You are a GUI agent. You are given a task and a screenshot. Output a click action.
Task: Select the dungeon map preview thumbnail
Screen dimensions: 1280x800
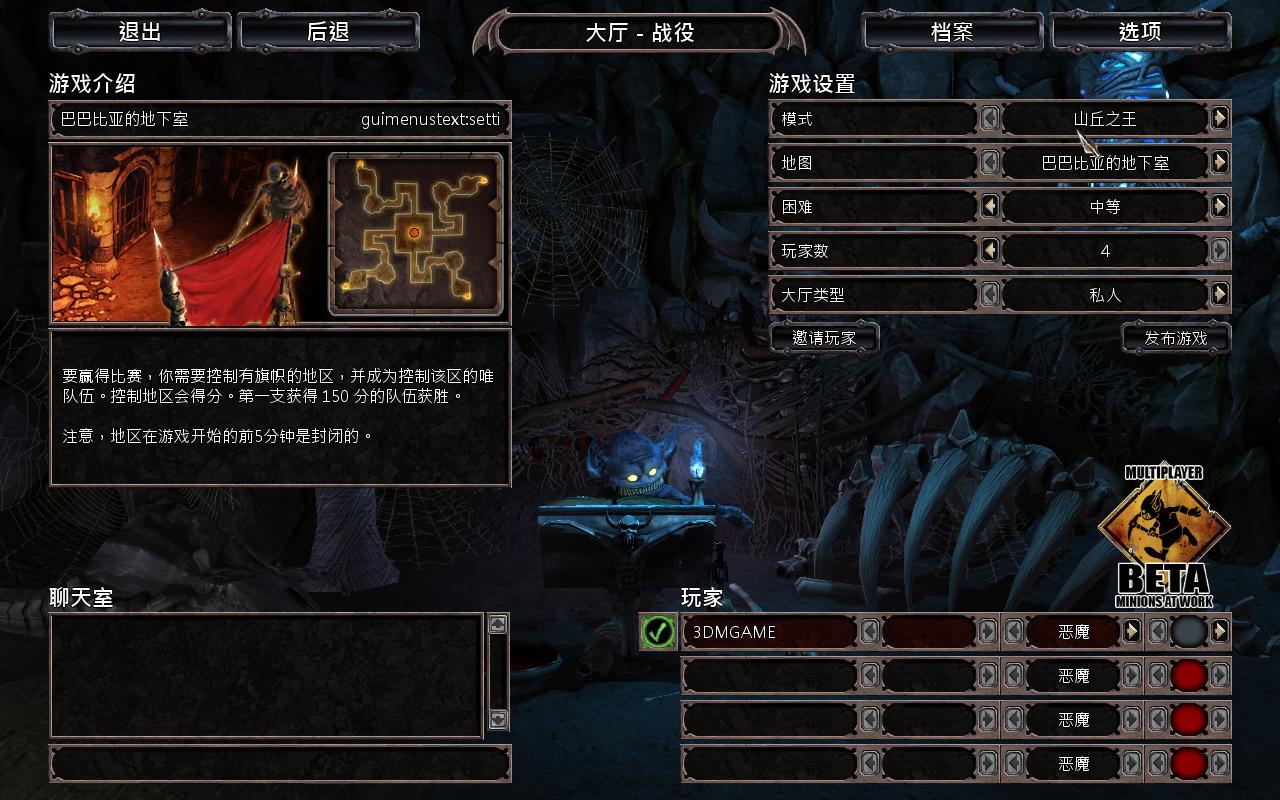tap(415, 233)
